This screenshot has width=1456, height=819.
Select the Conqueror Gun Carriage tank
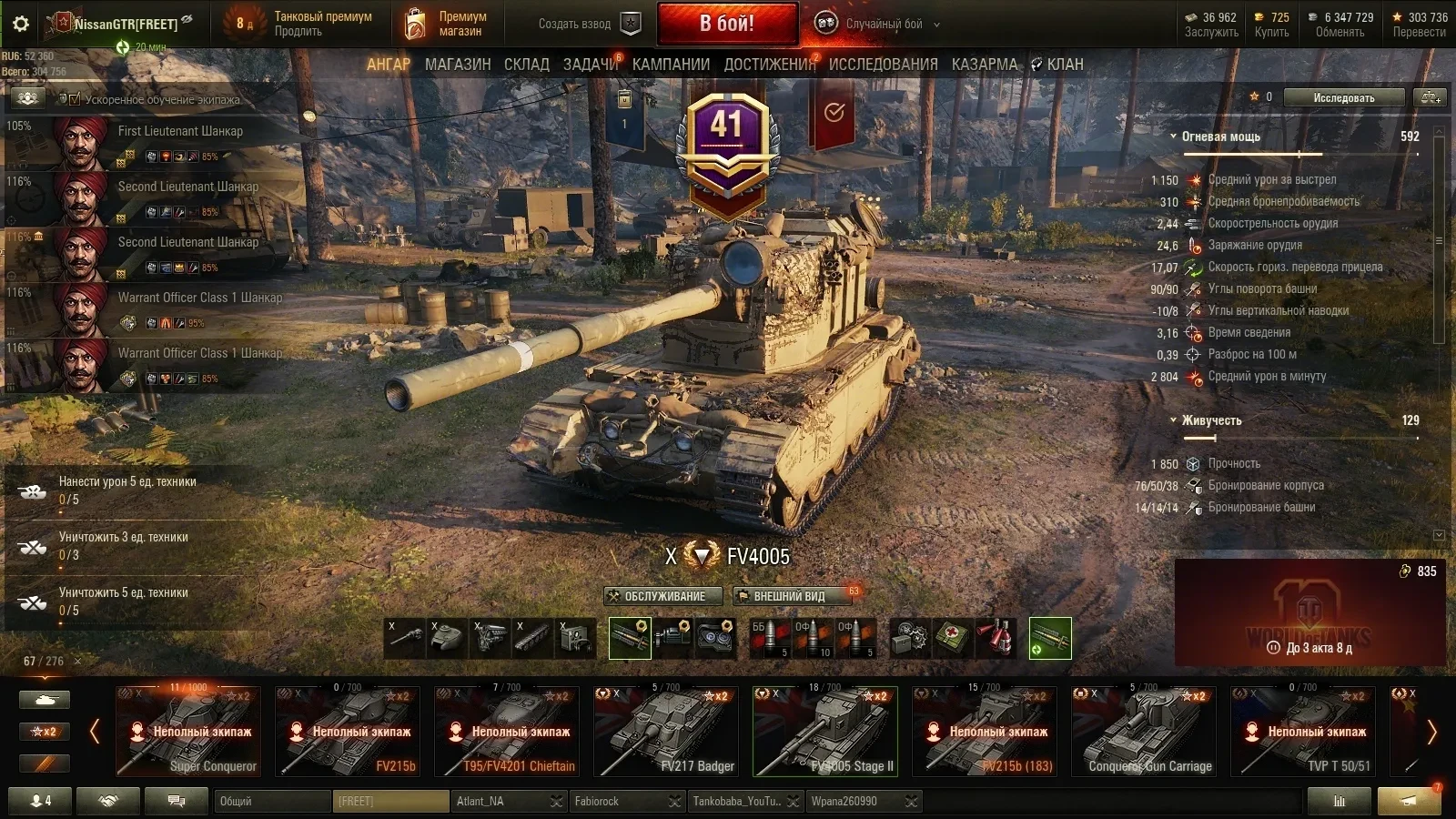[x=1145, y=732]
